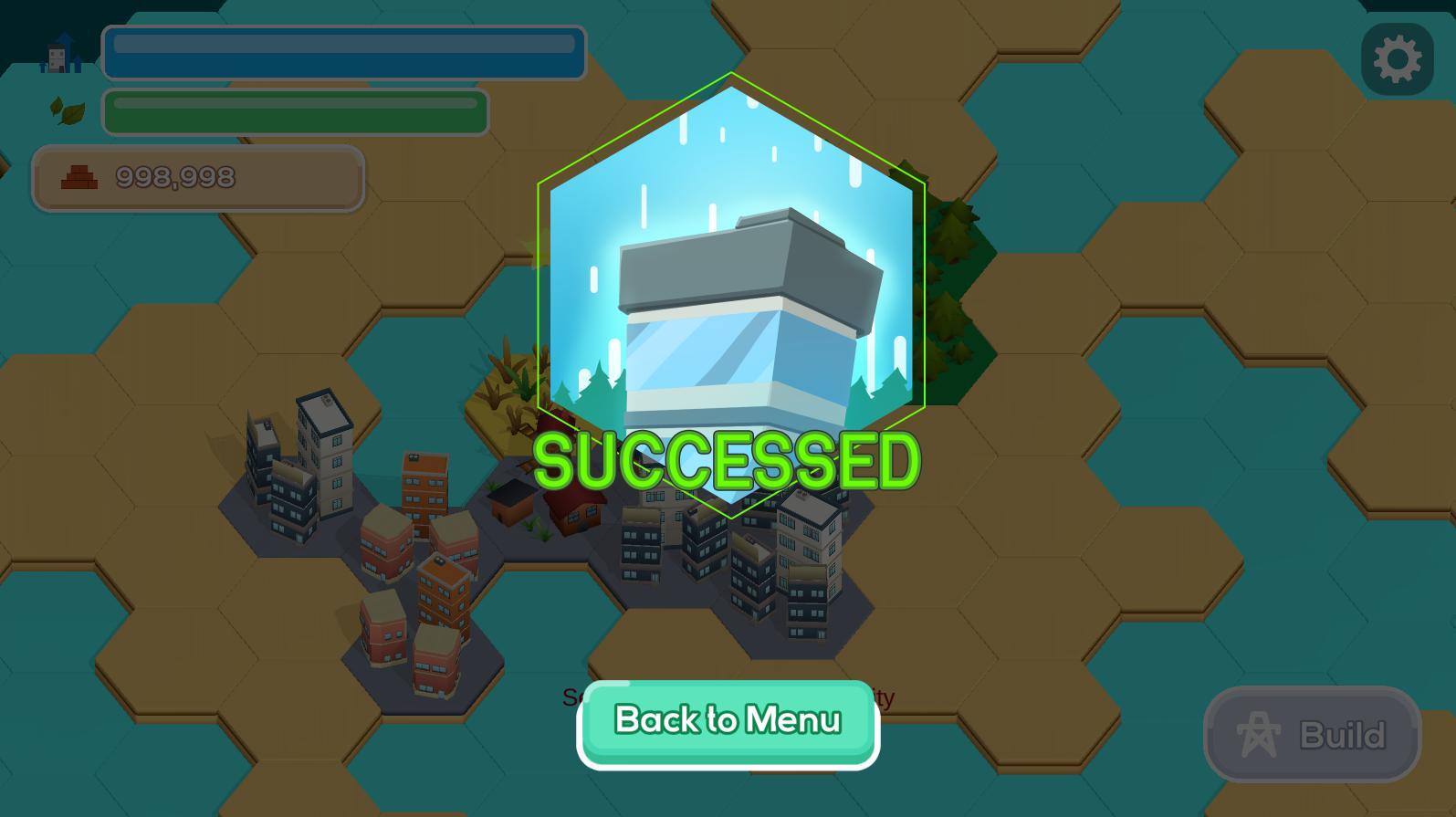The height and width of the screenshot is (817, 1456).
Task: Click the blue experience progress bar
Action: point(343,54)
